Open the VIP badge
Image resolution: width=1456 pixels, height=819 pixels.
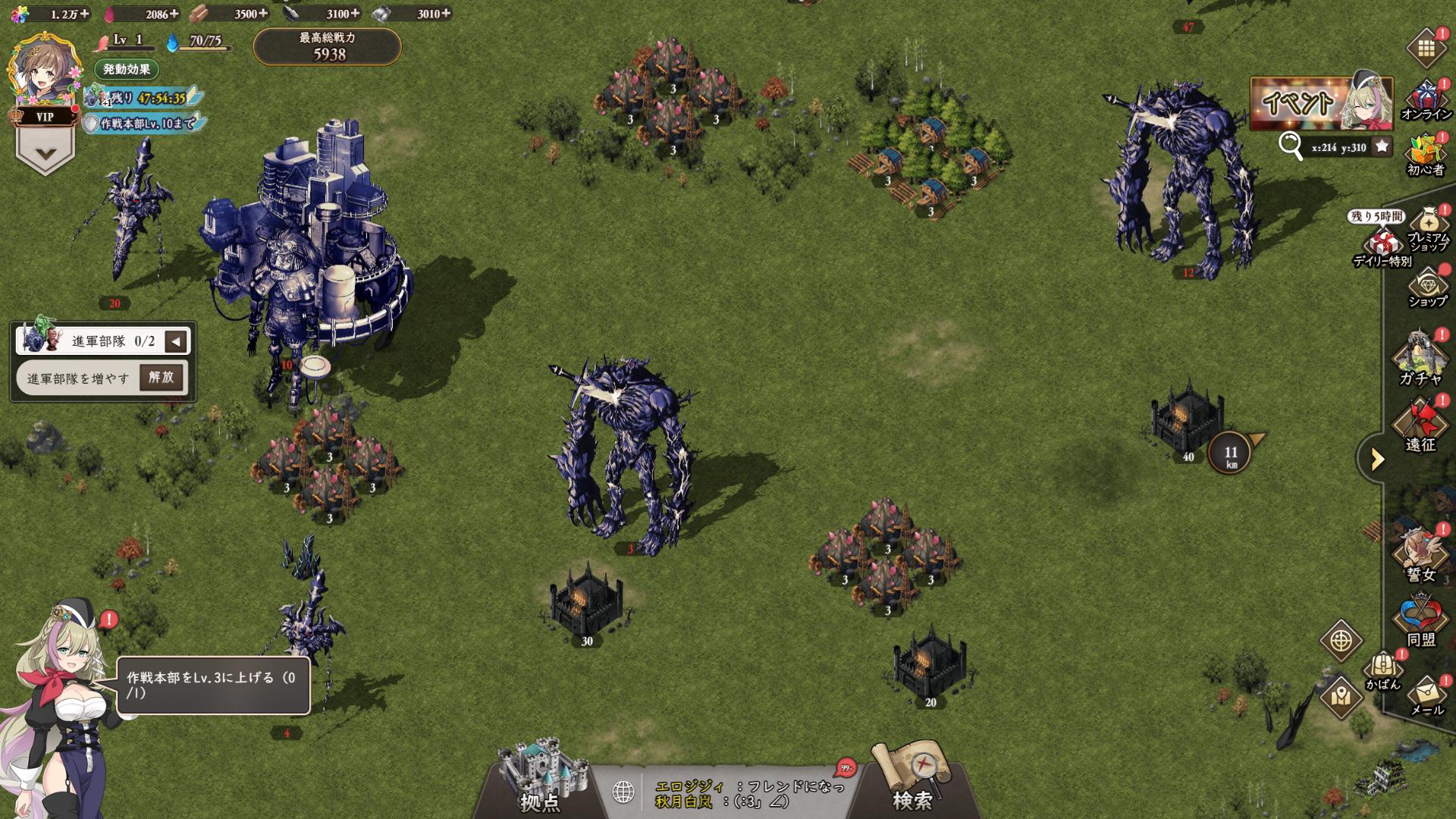click(45, 117)
